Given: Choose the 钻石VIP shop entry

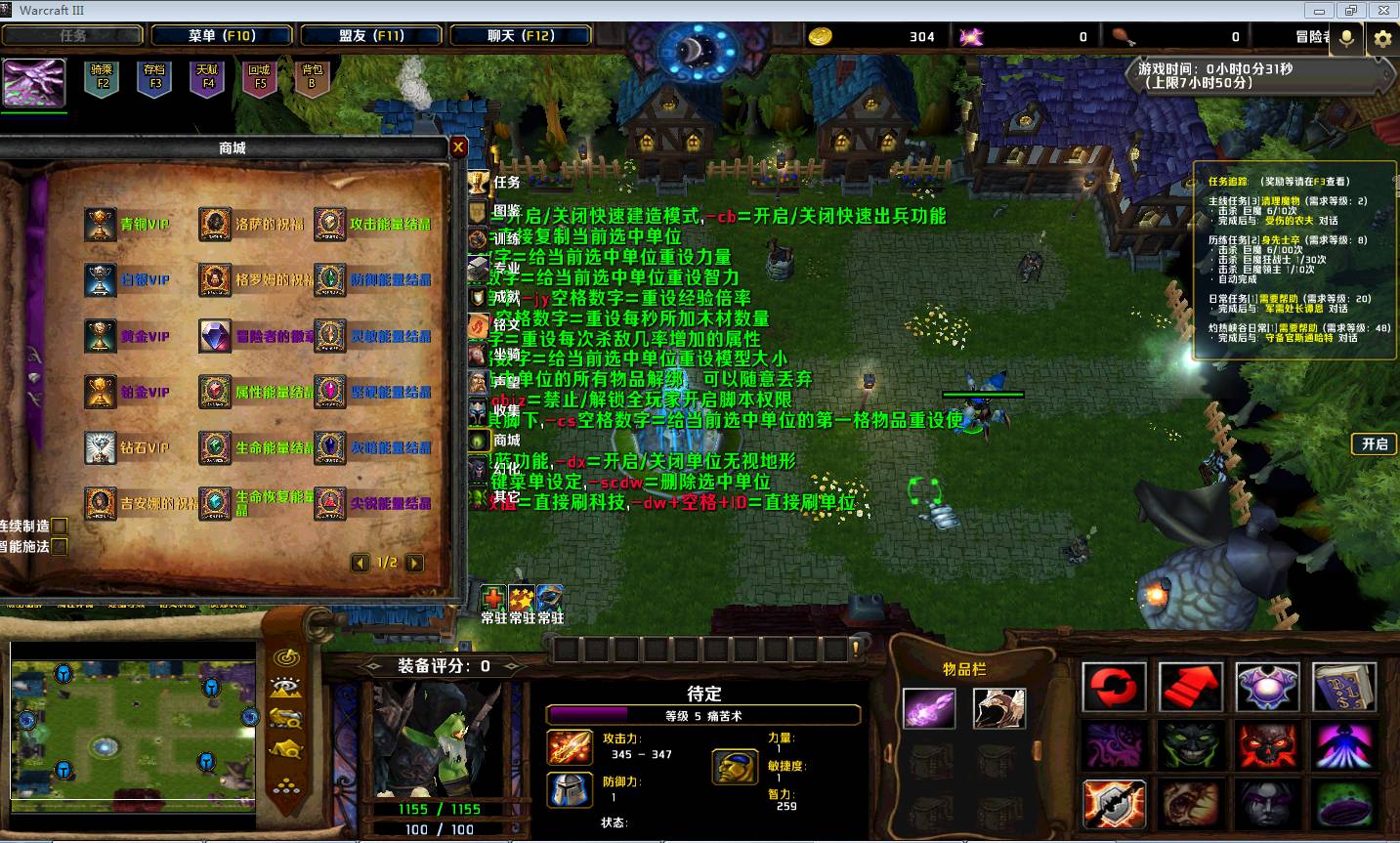Looking at the screenshot, I should (100, 448).
